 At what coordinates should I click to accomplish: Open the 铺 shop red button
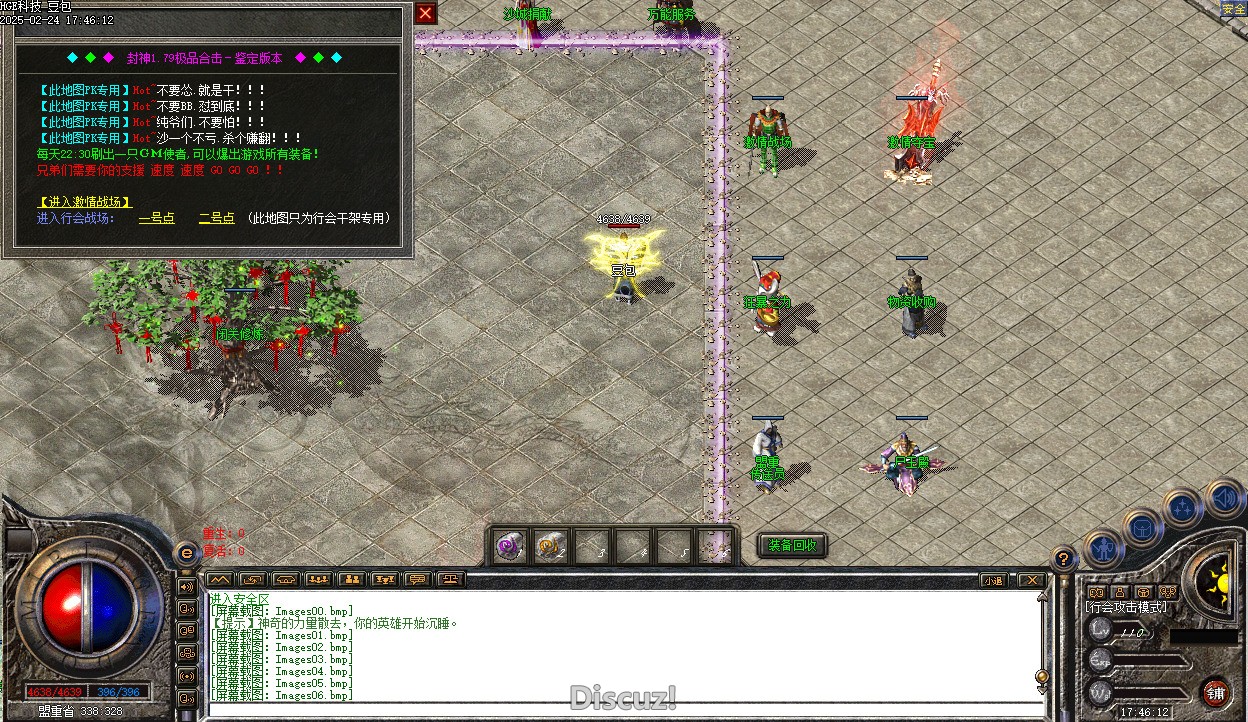1216,692
